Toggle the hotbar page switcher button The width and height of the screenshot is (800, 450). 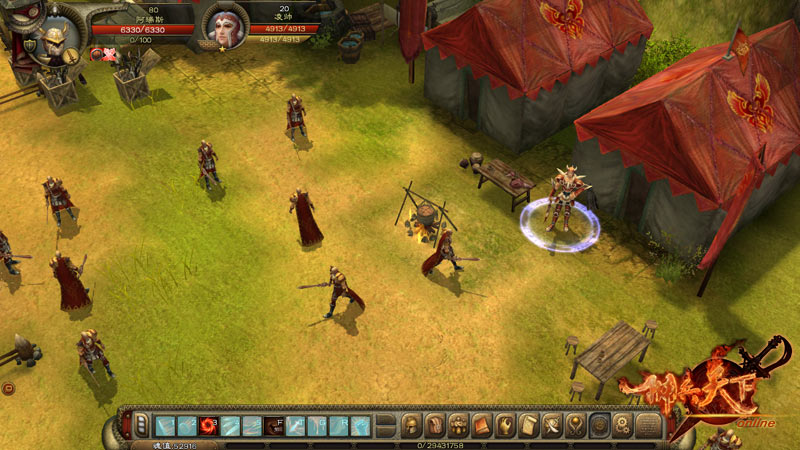pyautogui.click(x=142, y=425)
